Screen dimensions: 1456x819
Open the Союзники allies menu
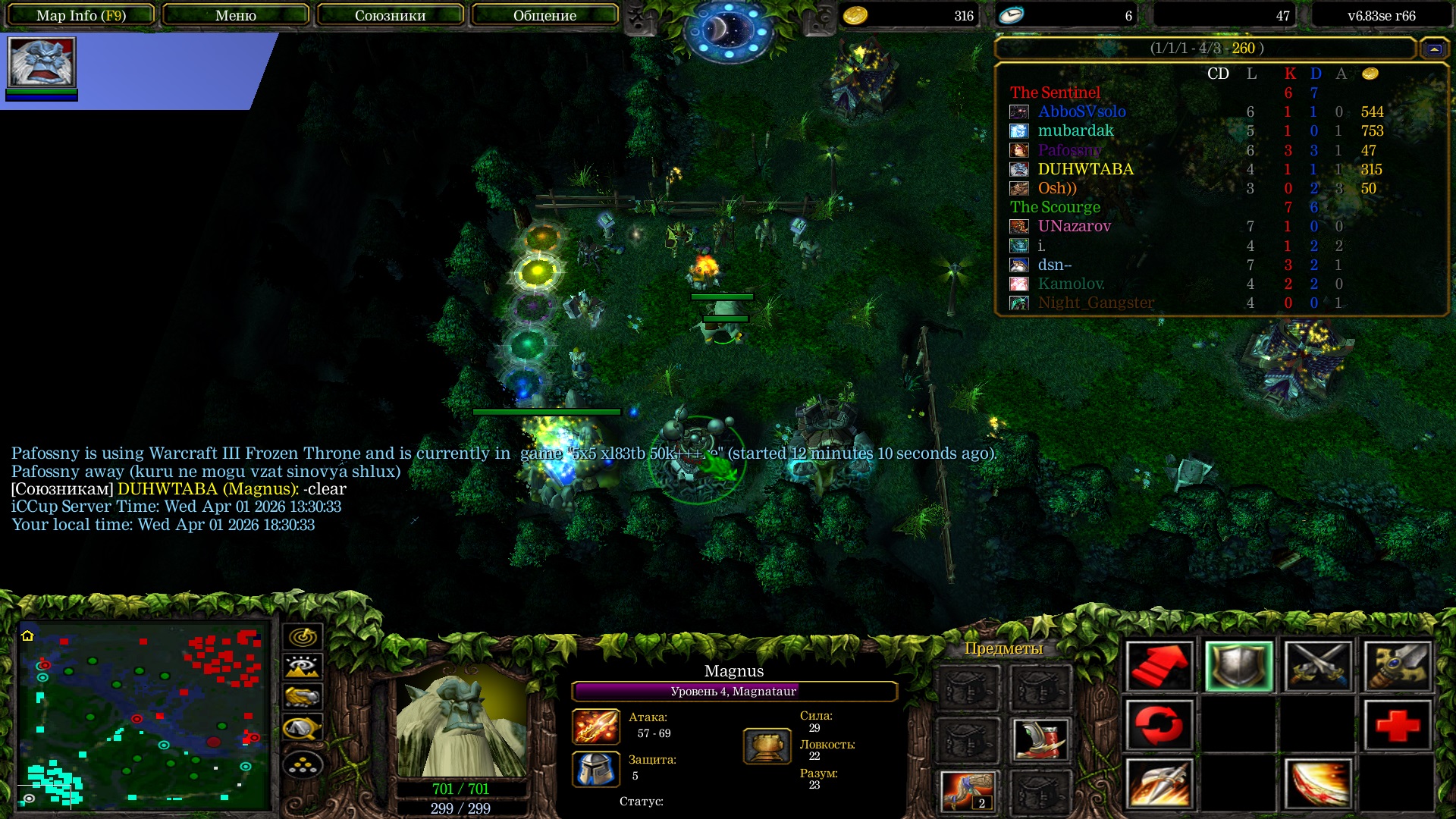pos(390,15)
